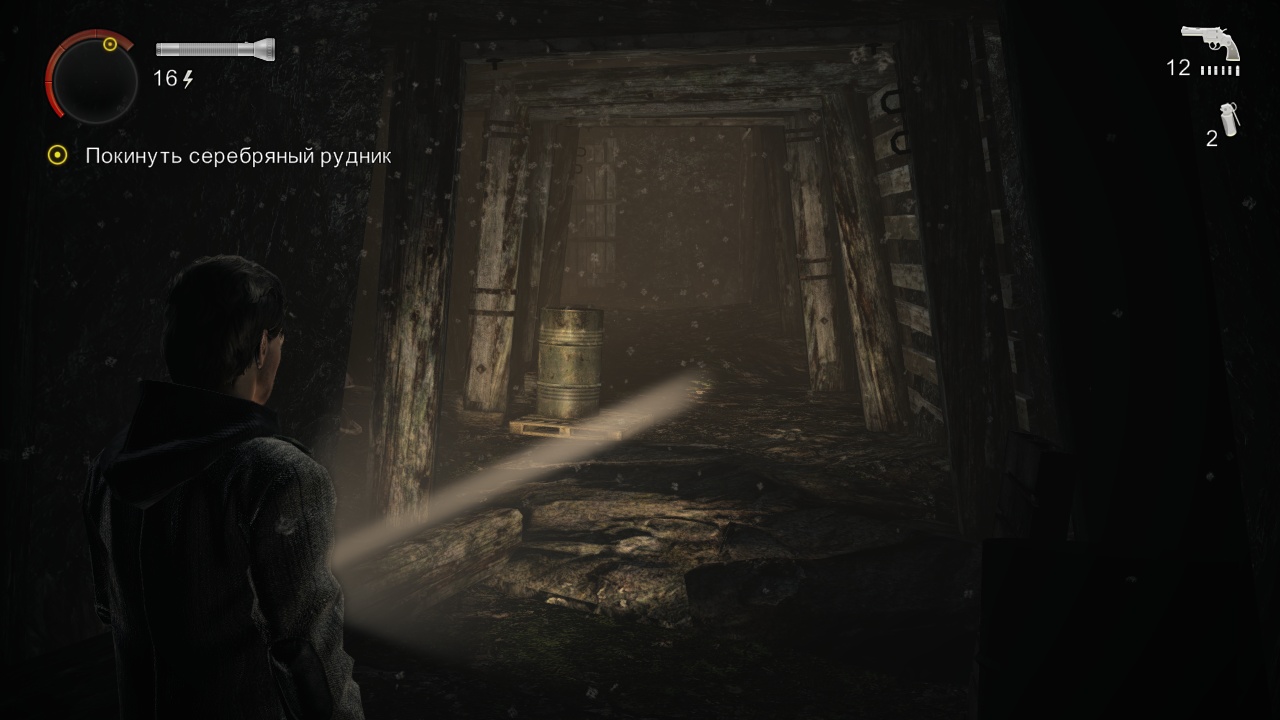
Task: Select the flashlight battery icon
Action: 215,49
